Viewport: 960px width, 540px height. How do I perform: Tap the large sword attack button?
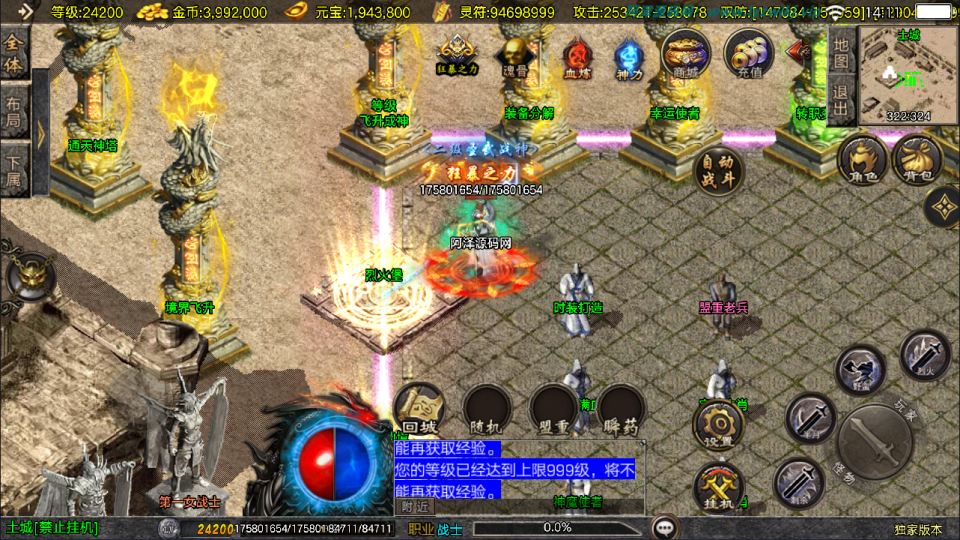(x=873, y=443)
